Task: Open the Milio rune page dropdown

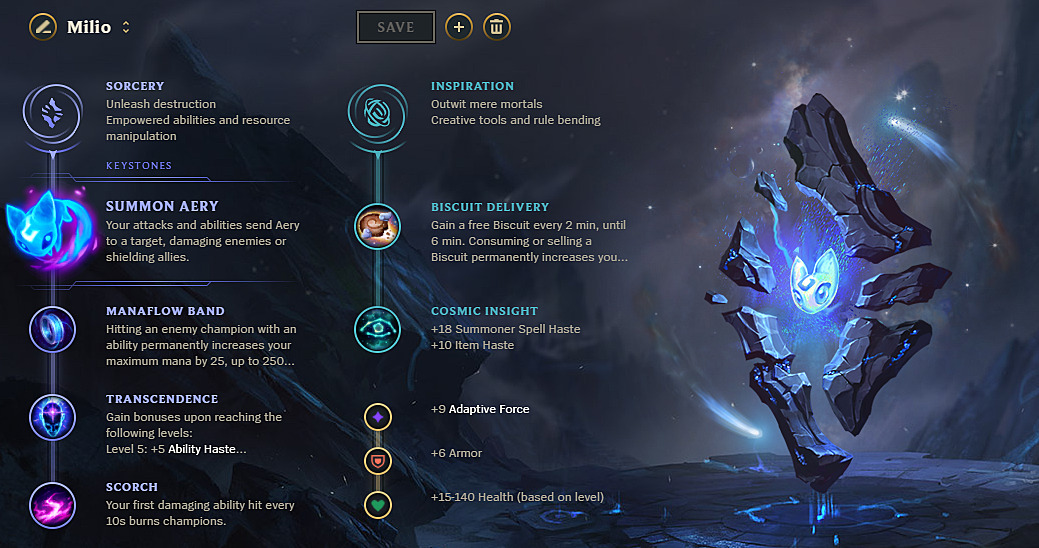Action: coord(126,27)
